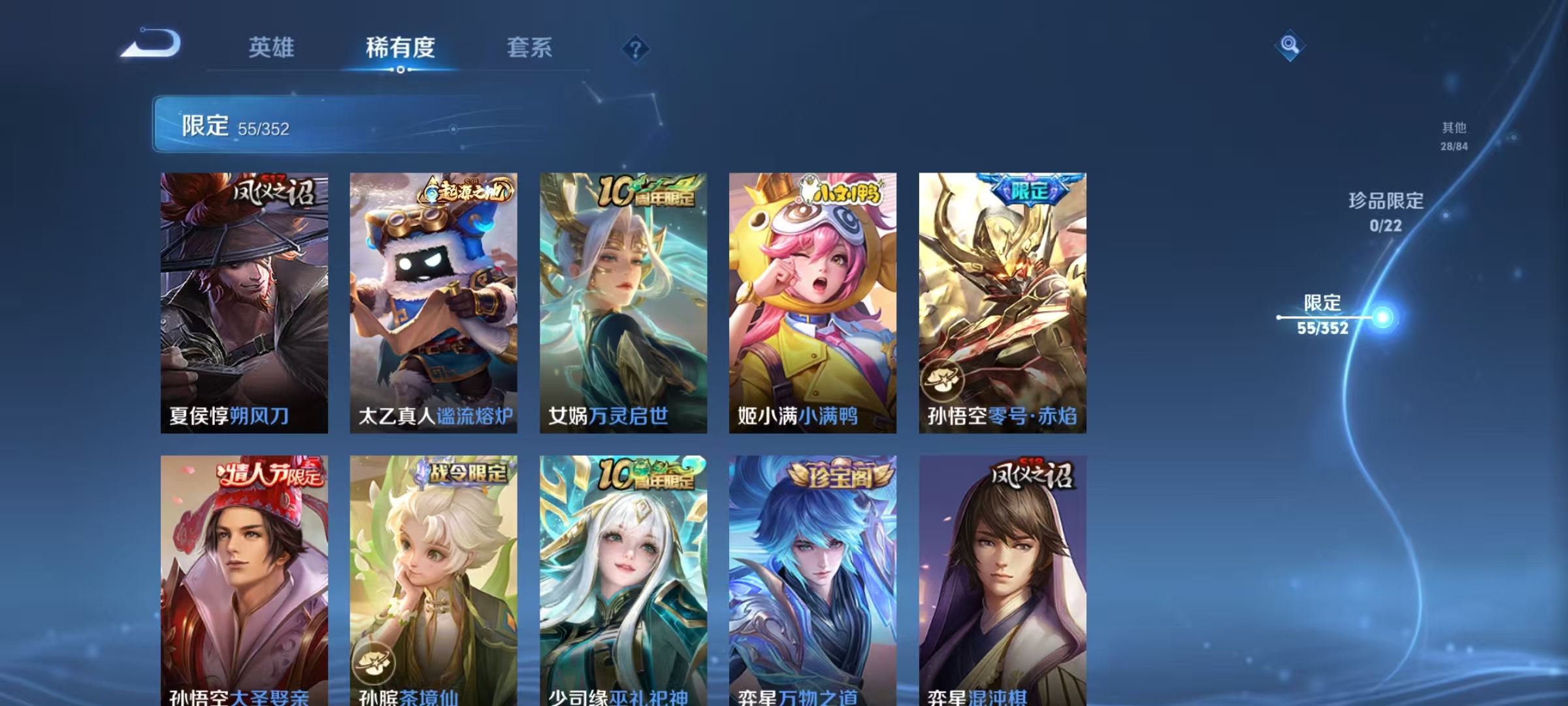Open the 孙悟空大圣娶亲 skin thumbnail
The image size is (1568, 706).
[x=244, y=575]
